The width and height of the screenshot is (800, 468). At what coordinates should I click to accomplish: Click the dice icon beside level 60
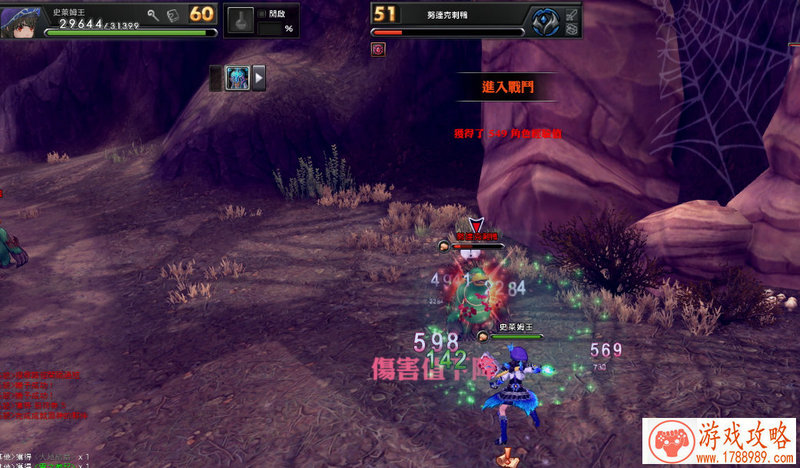(173, 14)
